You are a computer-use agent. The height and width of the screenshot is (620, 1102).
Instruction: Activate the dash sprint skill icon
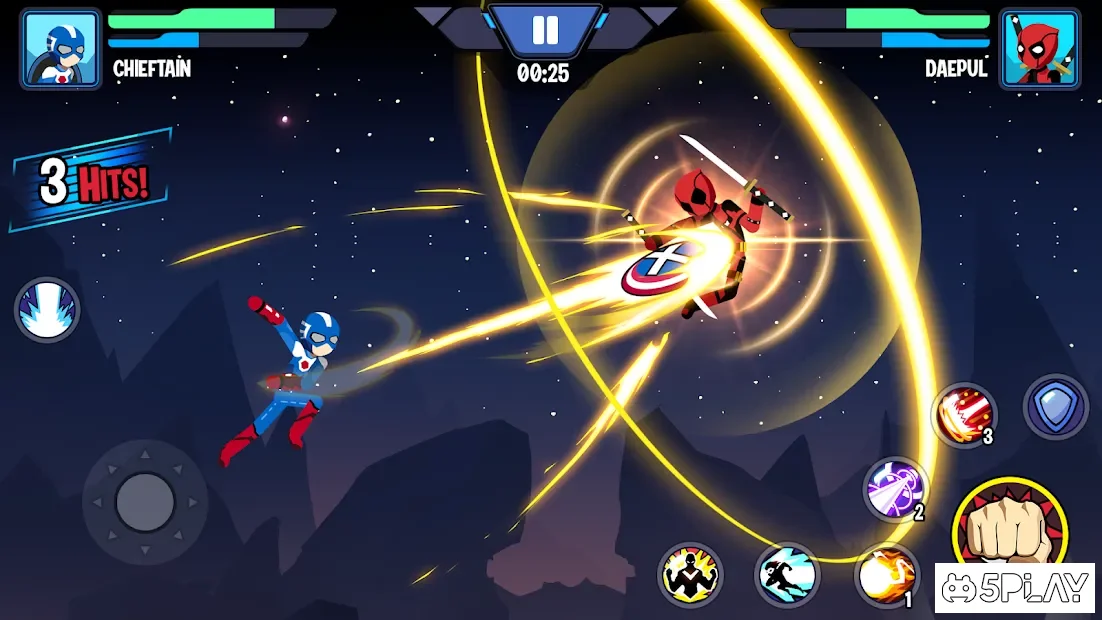click(x=786, y=575)
